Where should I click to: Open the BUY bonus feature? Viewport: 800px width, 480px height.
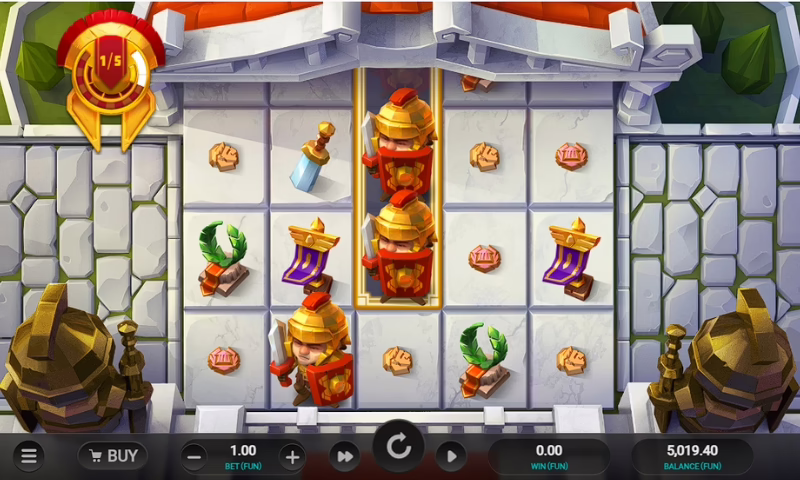coord(112,456)
